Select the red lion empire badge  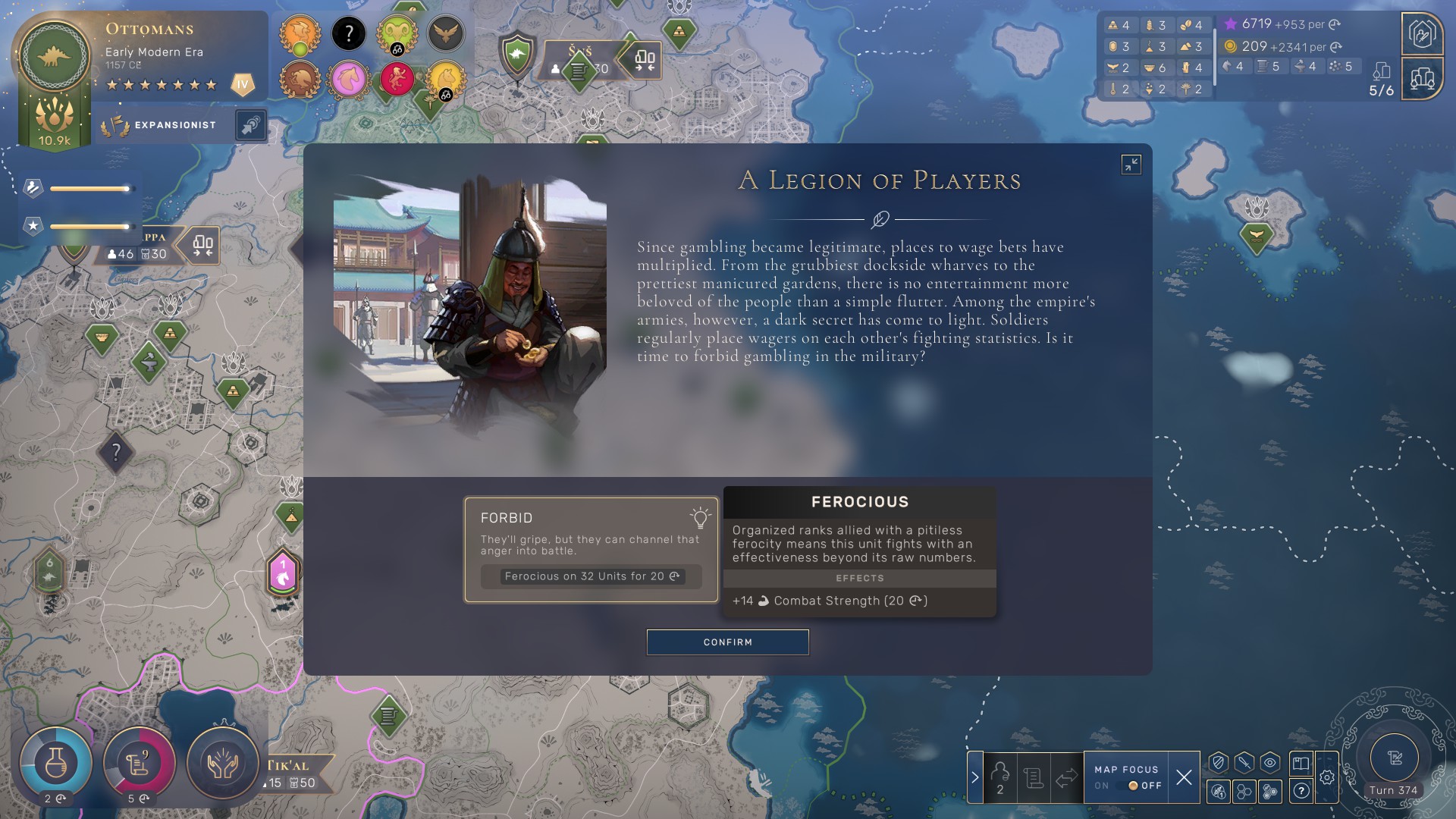click(397, 79)
